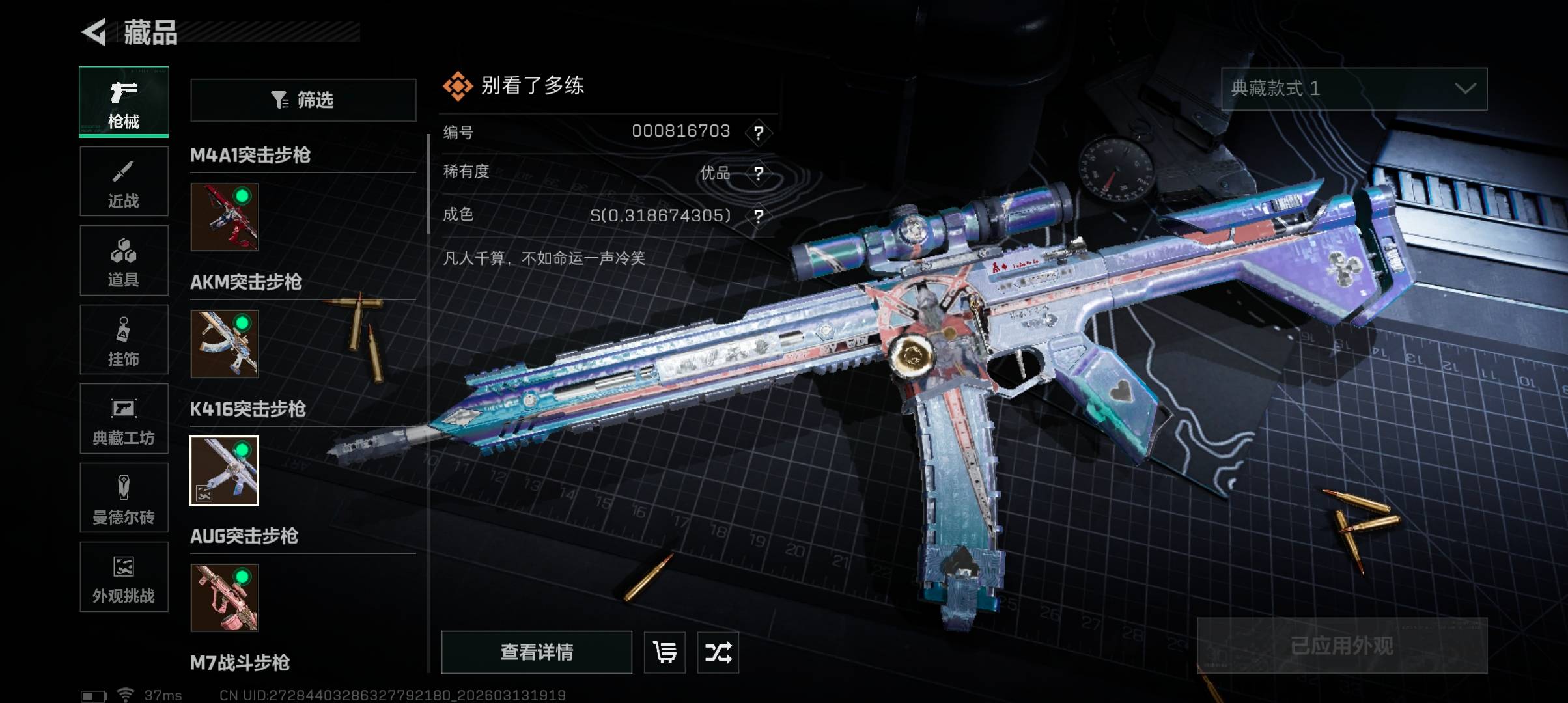Choose the AKM assault rifle skin thumbnail
This screenshot has height=703, width=1568.
pos(225,344)
